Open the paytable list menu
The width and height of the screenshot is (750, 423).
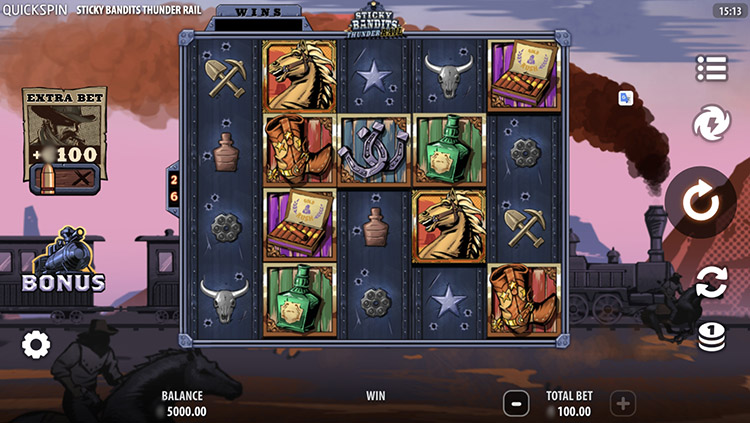[711, 68]
